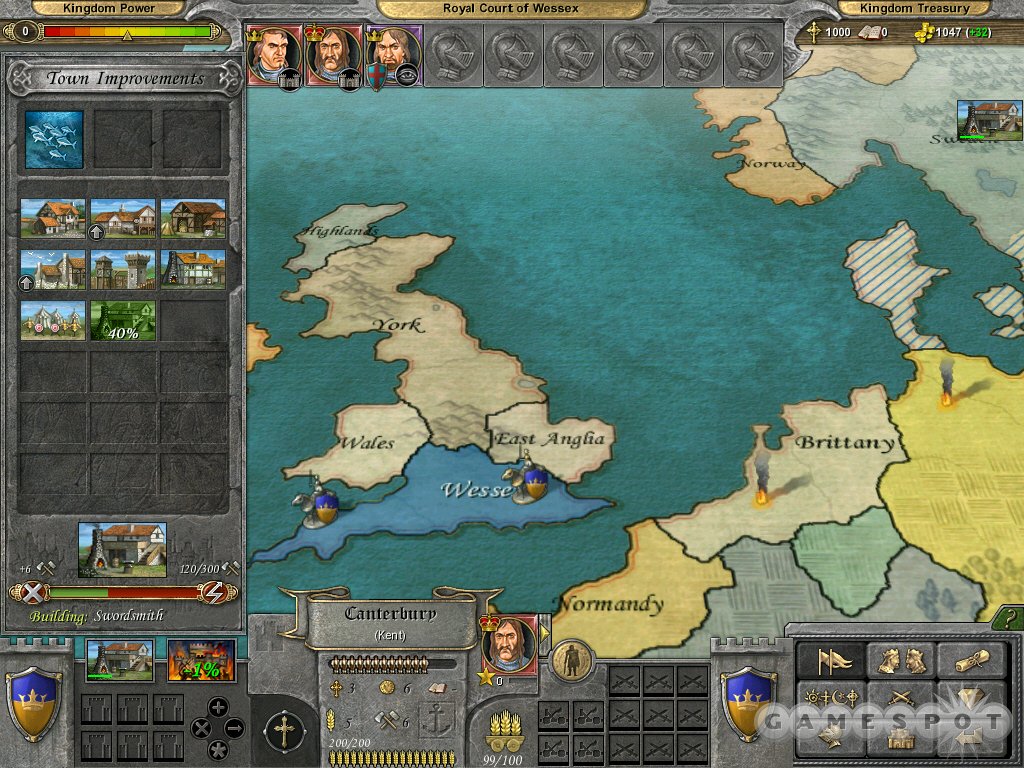The image size is (1024, 768).
Task: Open the help question mark button
Action: pyautogui.click(x=1007, y=622)
